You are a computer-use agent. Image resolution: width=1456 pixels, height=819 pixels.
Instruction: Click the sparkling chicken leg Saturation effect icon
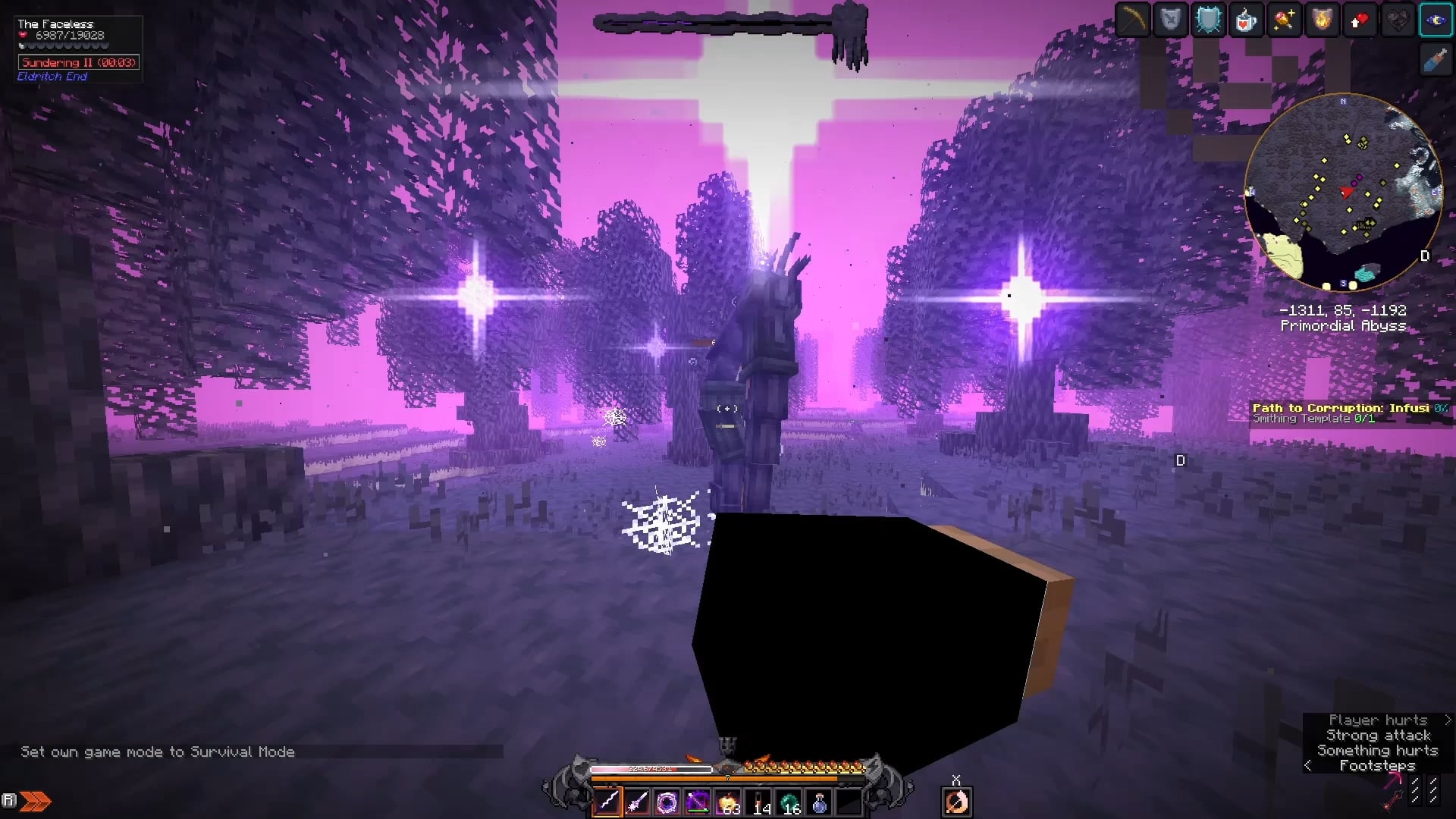pyautogui.click(x=1282, y=20)
